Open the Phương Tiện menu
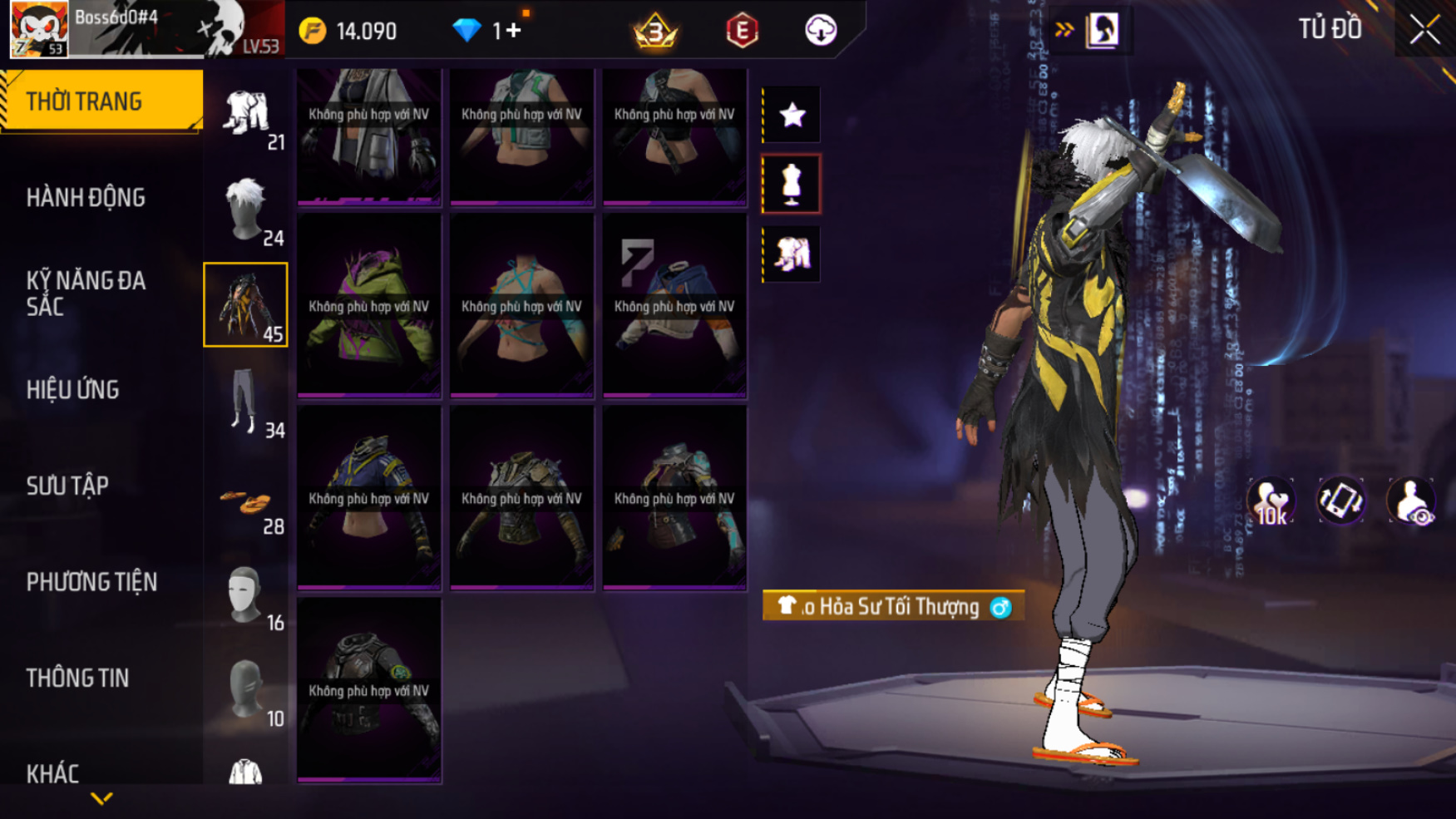The width and height of the screenshot is (1456, 819). tap(91, 582)
